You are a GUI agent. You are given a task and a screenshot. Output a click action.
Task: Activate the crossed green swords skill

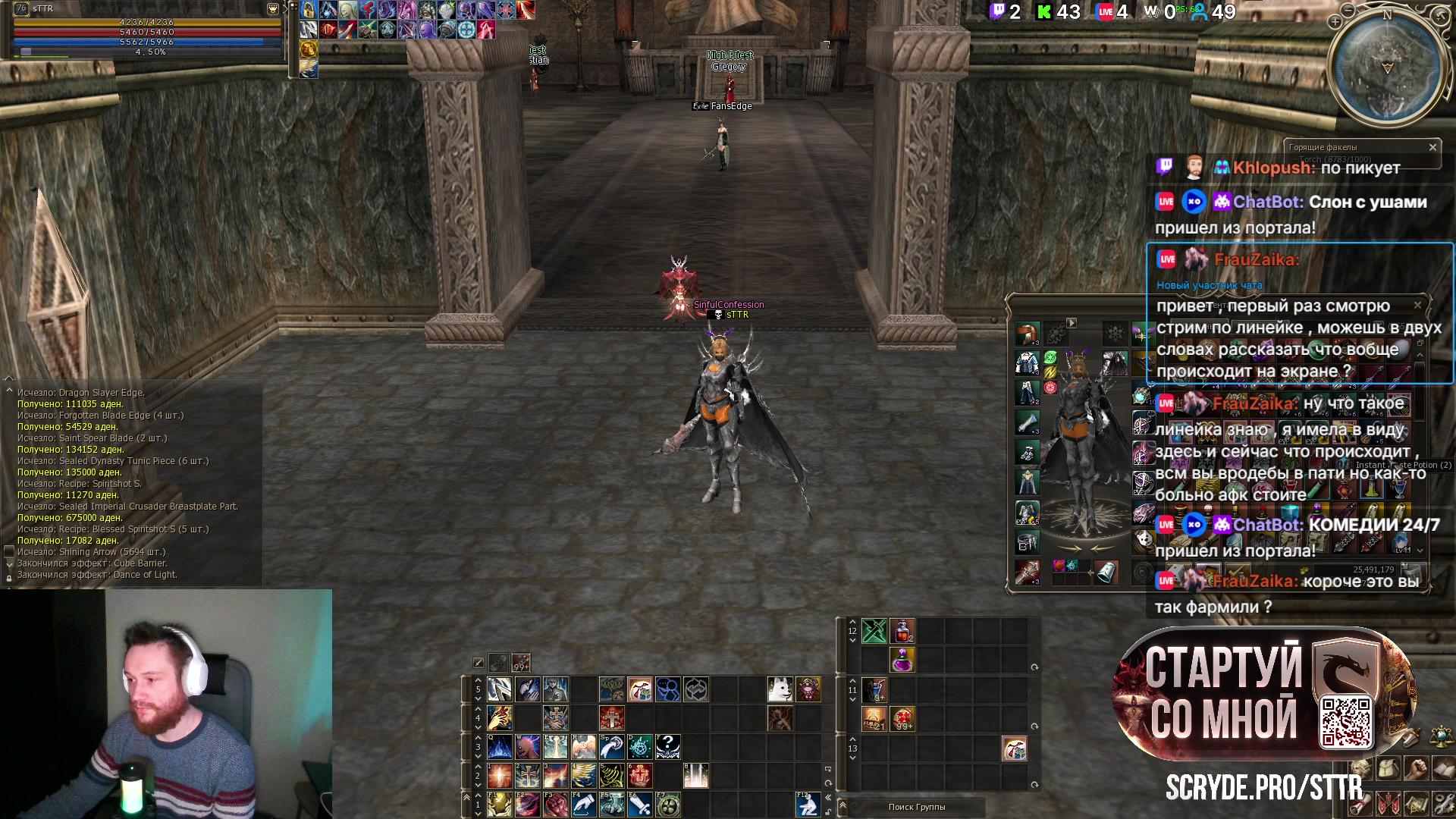coord(874,631)
